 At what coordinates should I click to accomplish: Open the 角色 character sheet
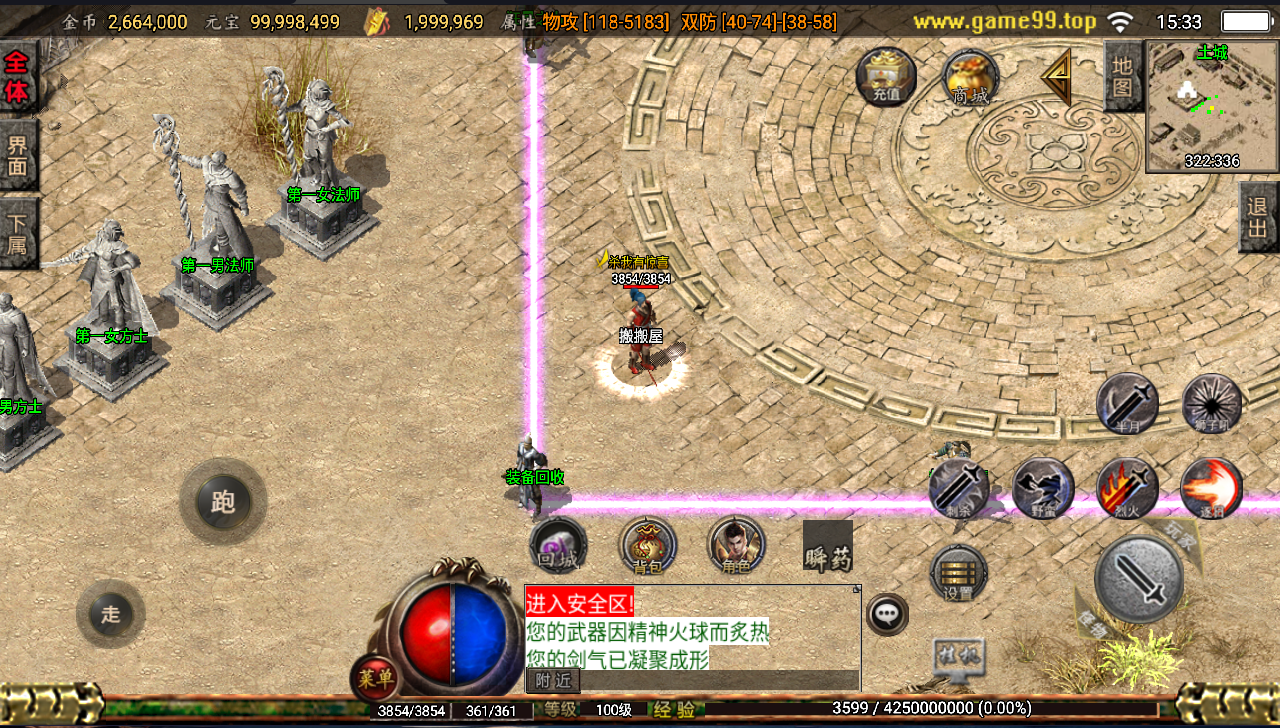pos(736,546)
